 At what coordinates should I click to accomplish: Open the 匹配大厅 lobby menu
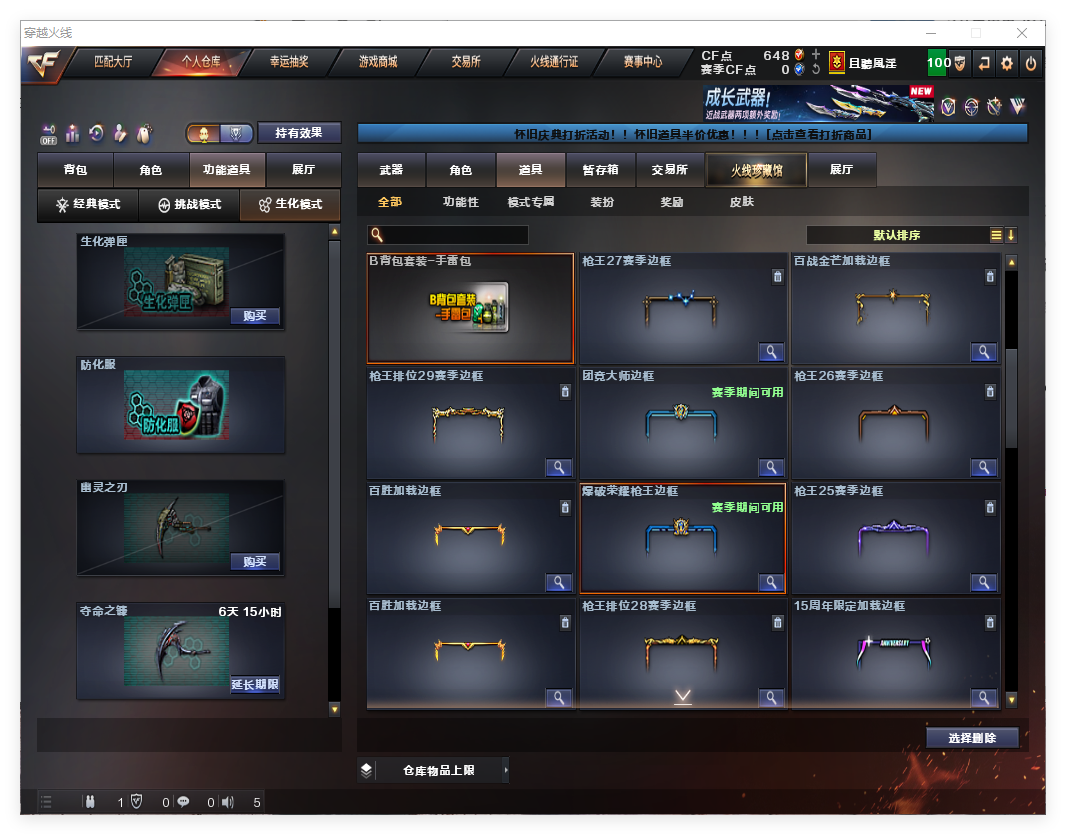coord(113,62)
